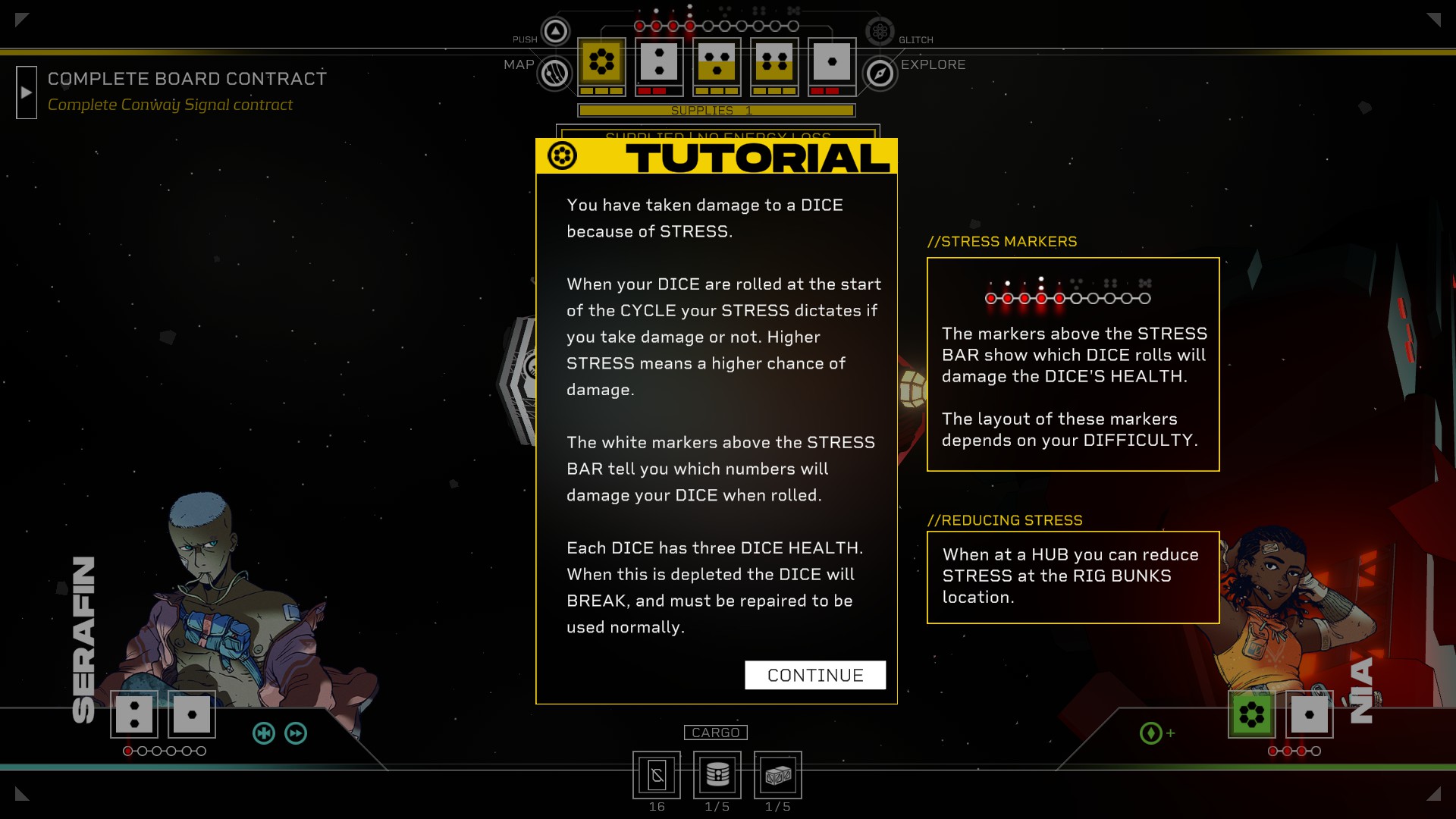The height and width of the screenshot is (819, 1456).
Task: Activate the PUSH button
Action: tap(556, 31)
